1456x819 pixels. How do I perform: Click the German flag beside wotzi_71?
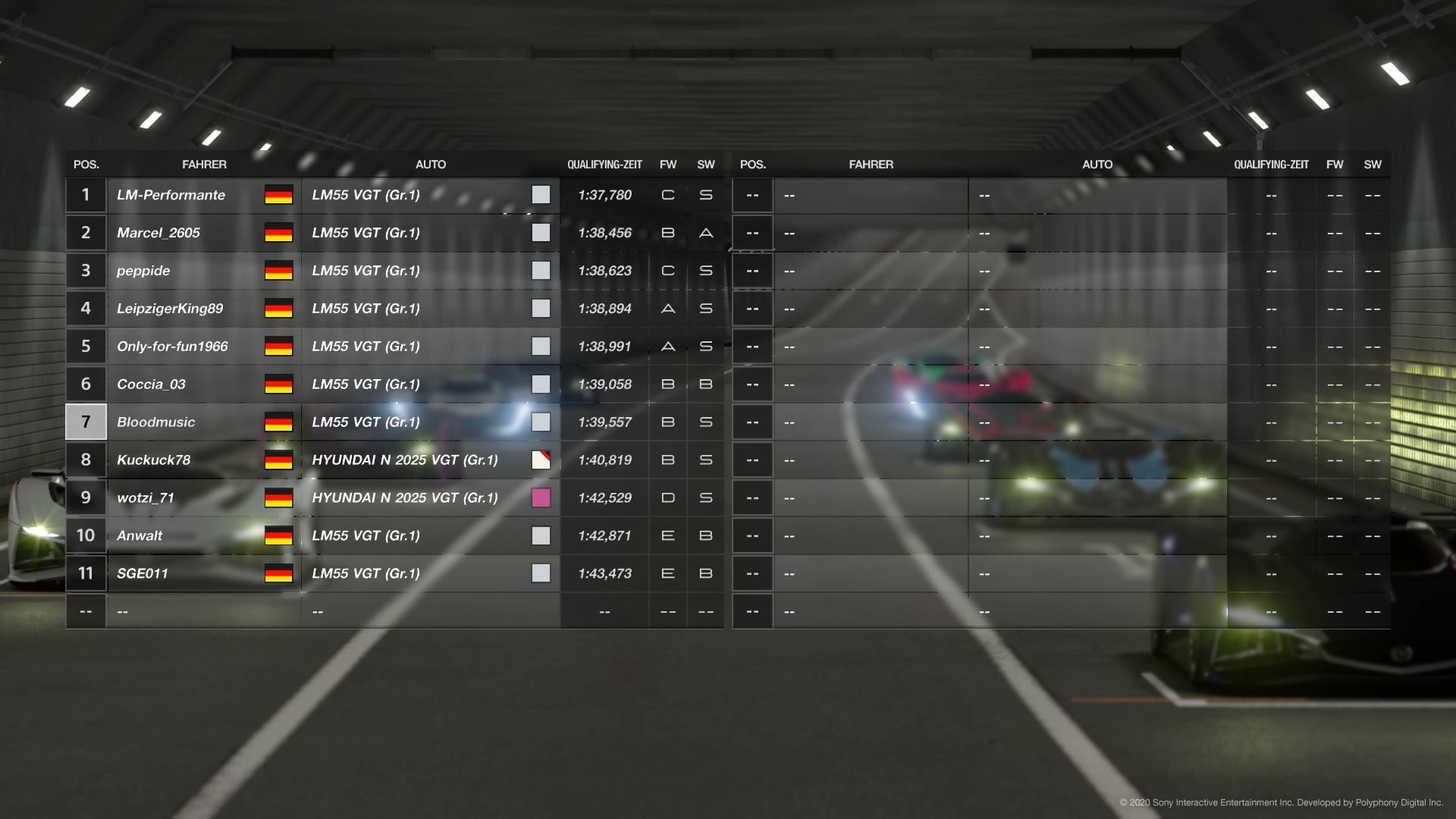pyautogui.click(x=276, y=497)
